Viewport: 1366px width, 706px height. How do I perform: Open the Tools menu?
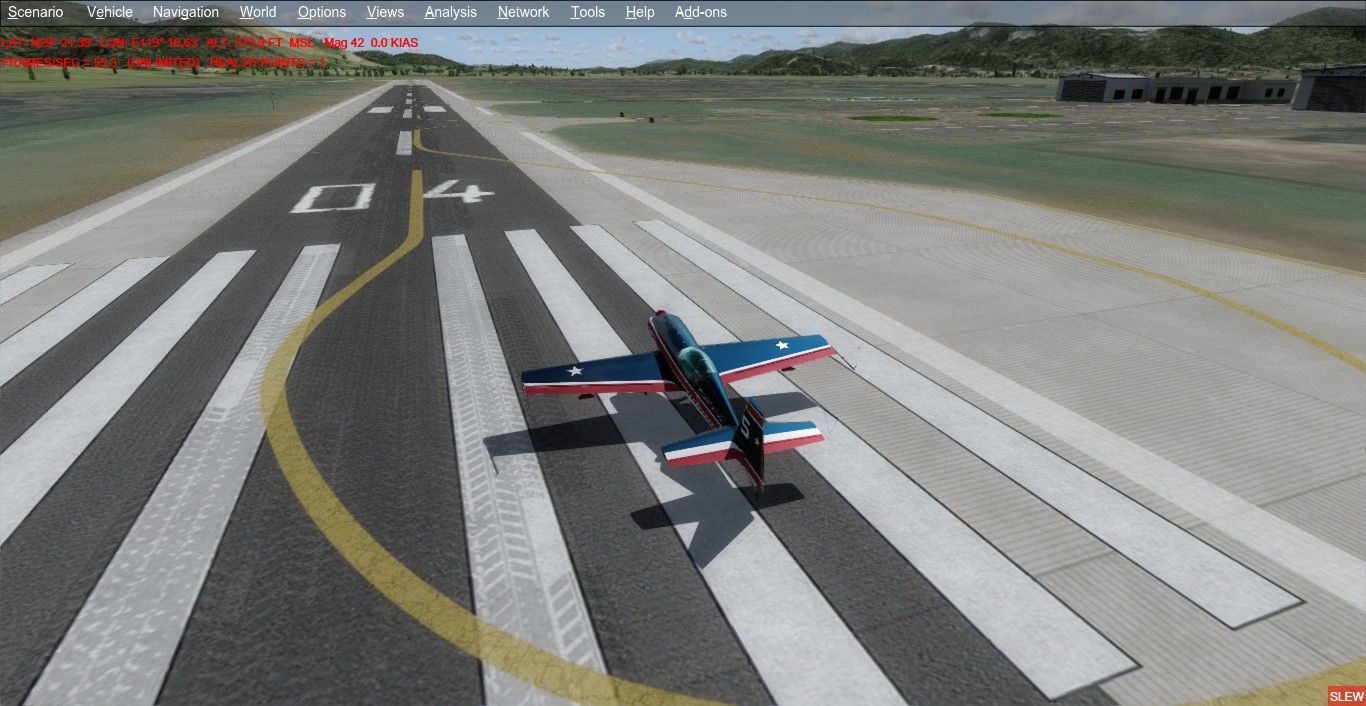click(588, 12)
